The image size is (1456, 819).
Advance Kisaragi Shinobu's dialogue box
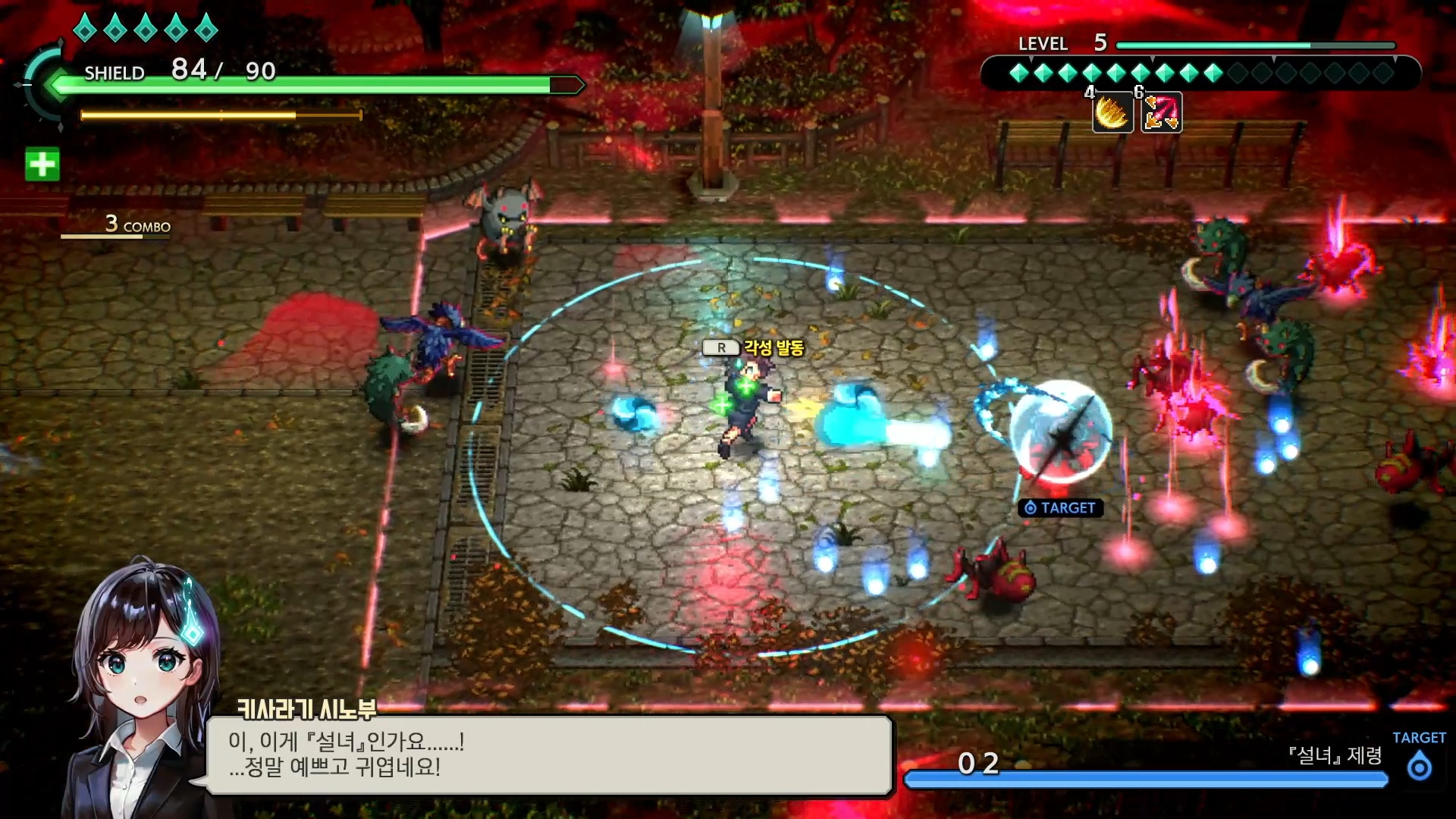click(549, 755)
